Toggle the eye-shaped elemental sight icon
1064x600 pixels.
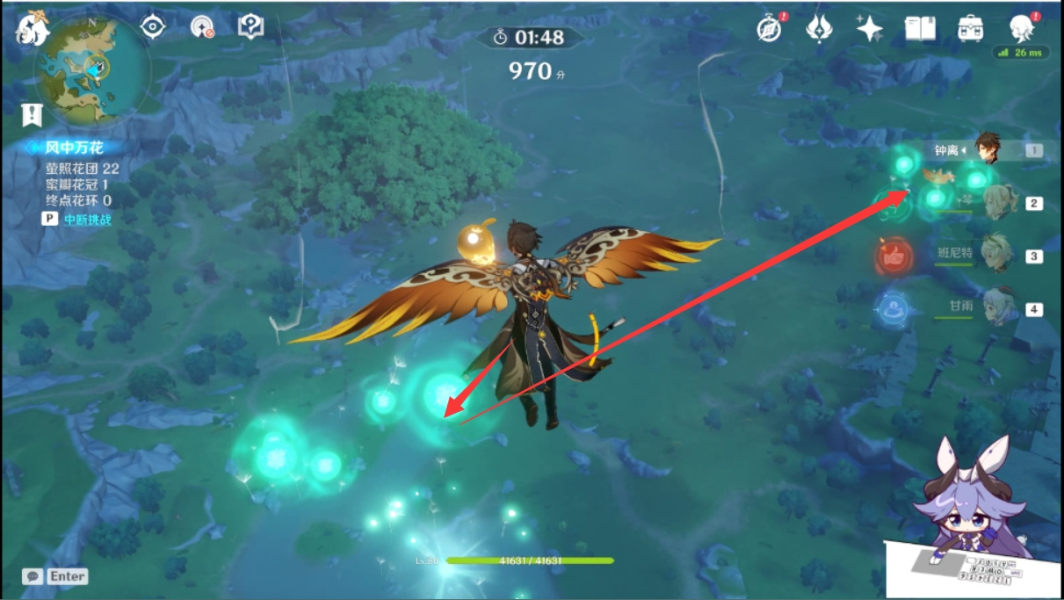153,27
